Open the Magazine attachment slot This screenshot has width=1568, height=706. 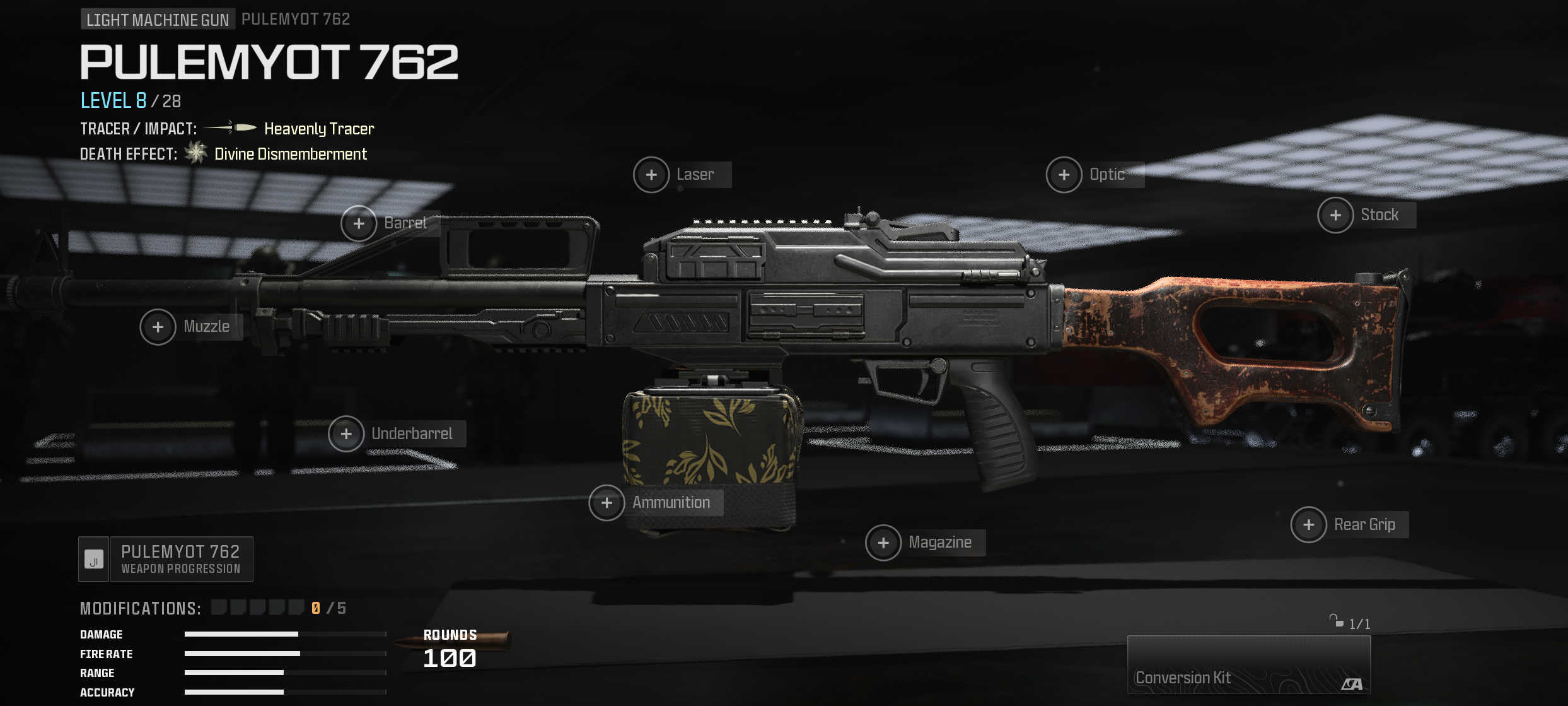click(x=883, y=543)
